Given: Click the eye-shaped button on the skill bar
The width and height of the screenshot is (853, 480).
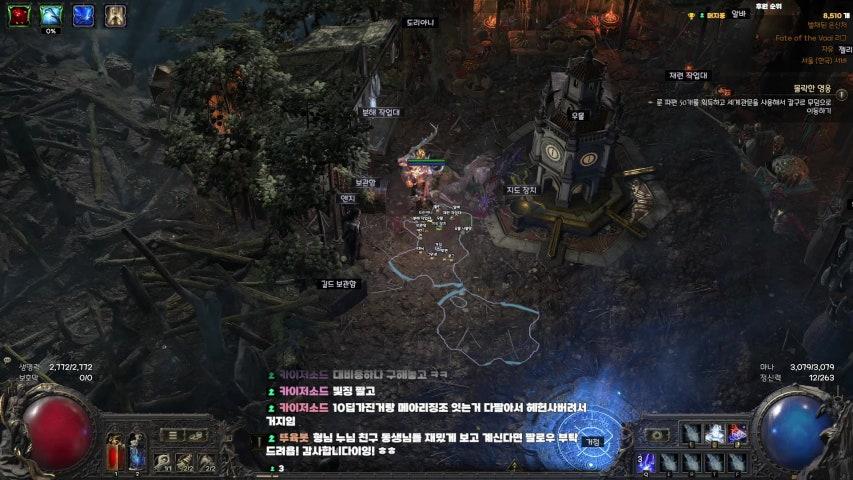Looking at the screenshot, I should point(656,435).
